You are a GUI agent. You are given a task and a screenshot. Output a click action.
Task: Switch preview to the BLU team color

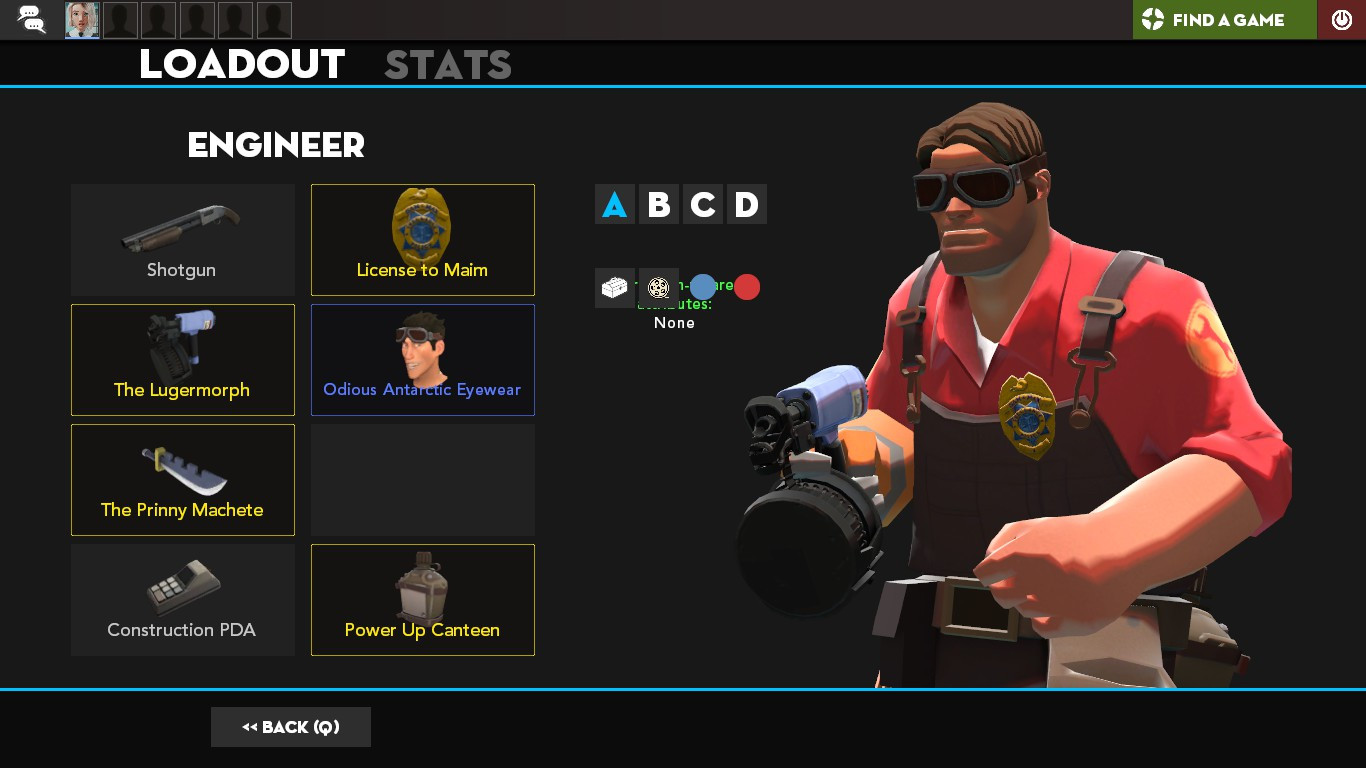coord(703,287)
